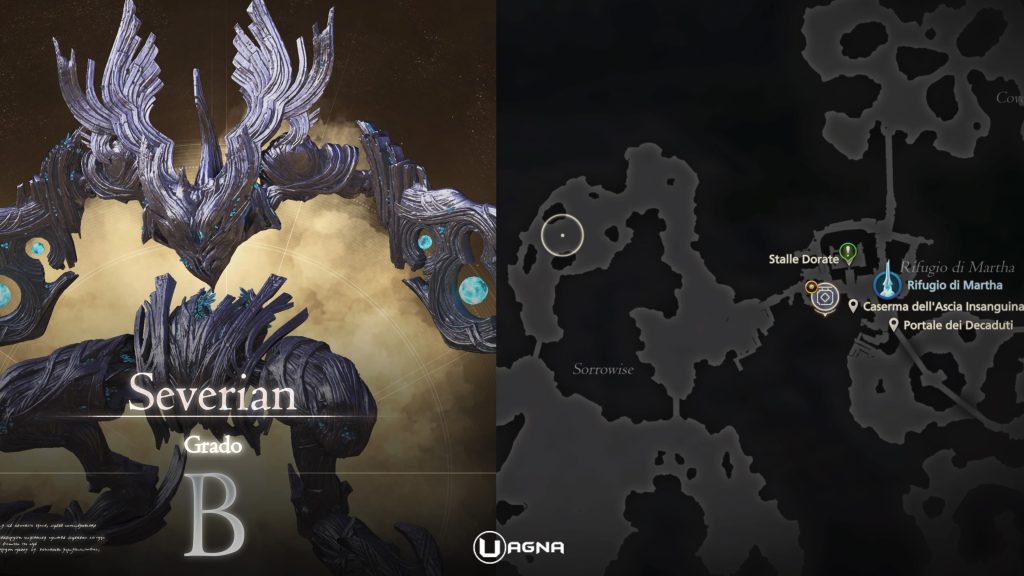Click the green quest marker at Stalle Dorate
The image size is (1024, 576).
[848, 252]
